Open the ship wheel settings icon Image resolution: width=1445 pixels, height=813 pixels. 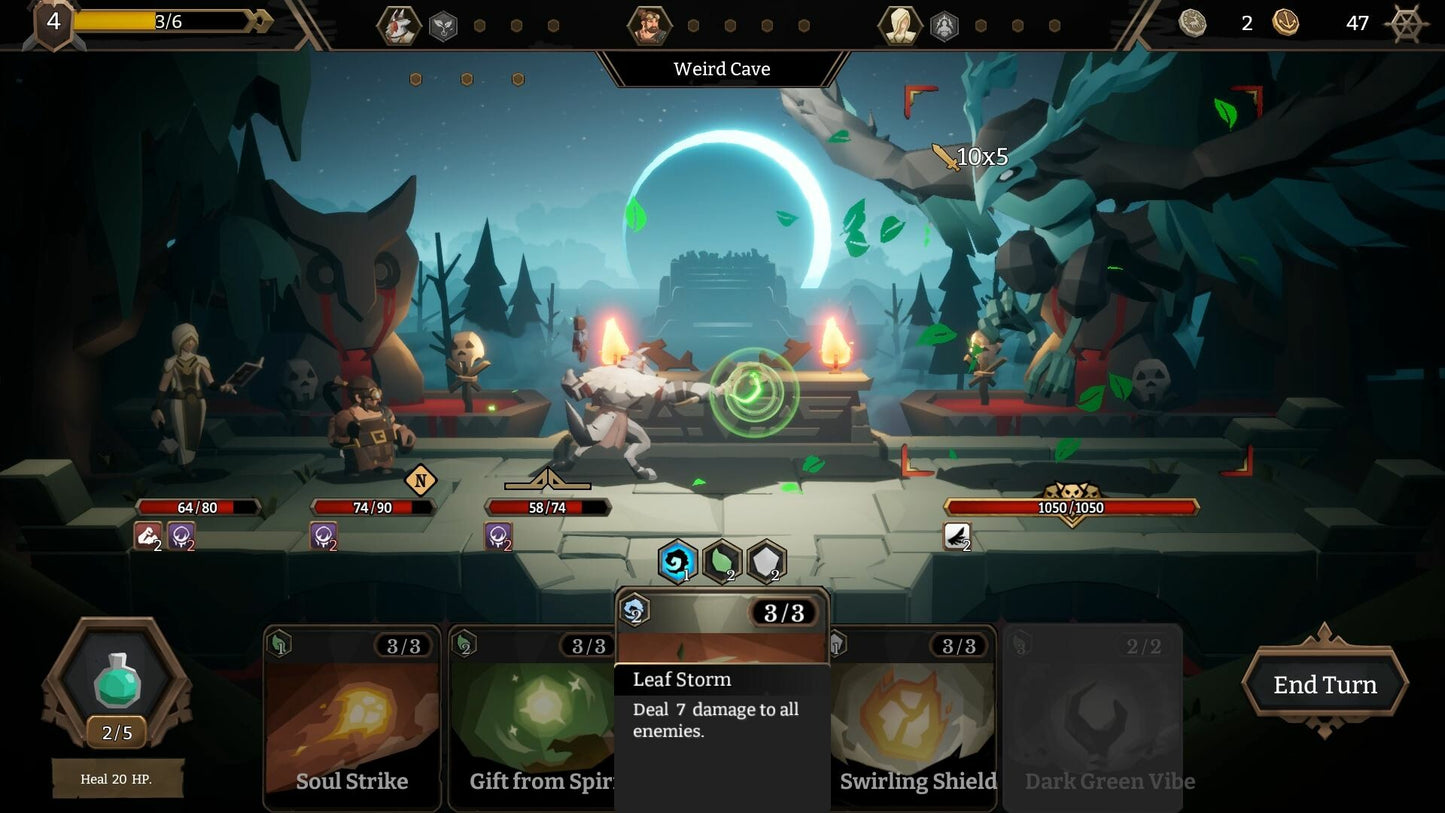[x=1407, y=23]
